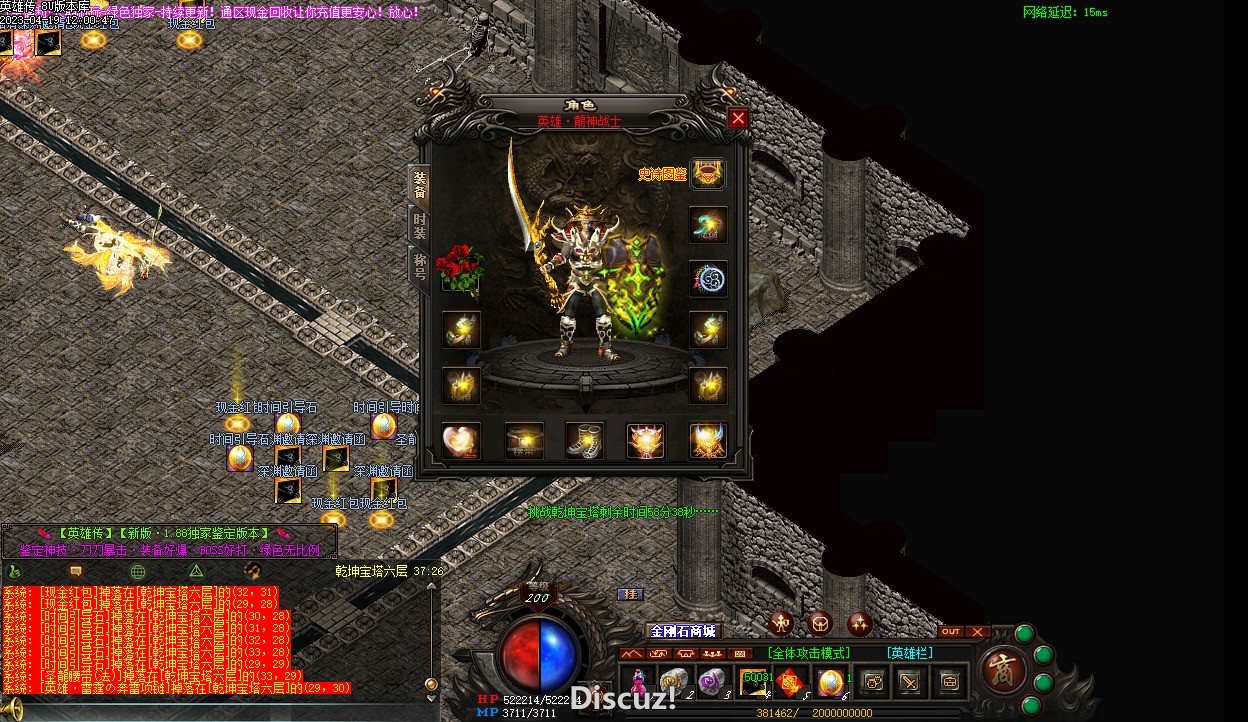Toggle the 挂 auto-play button
Screen dimensions: 1248x722
[630, 594]
